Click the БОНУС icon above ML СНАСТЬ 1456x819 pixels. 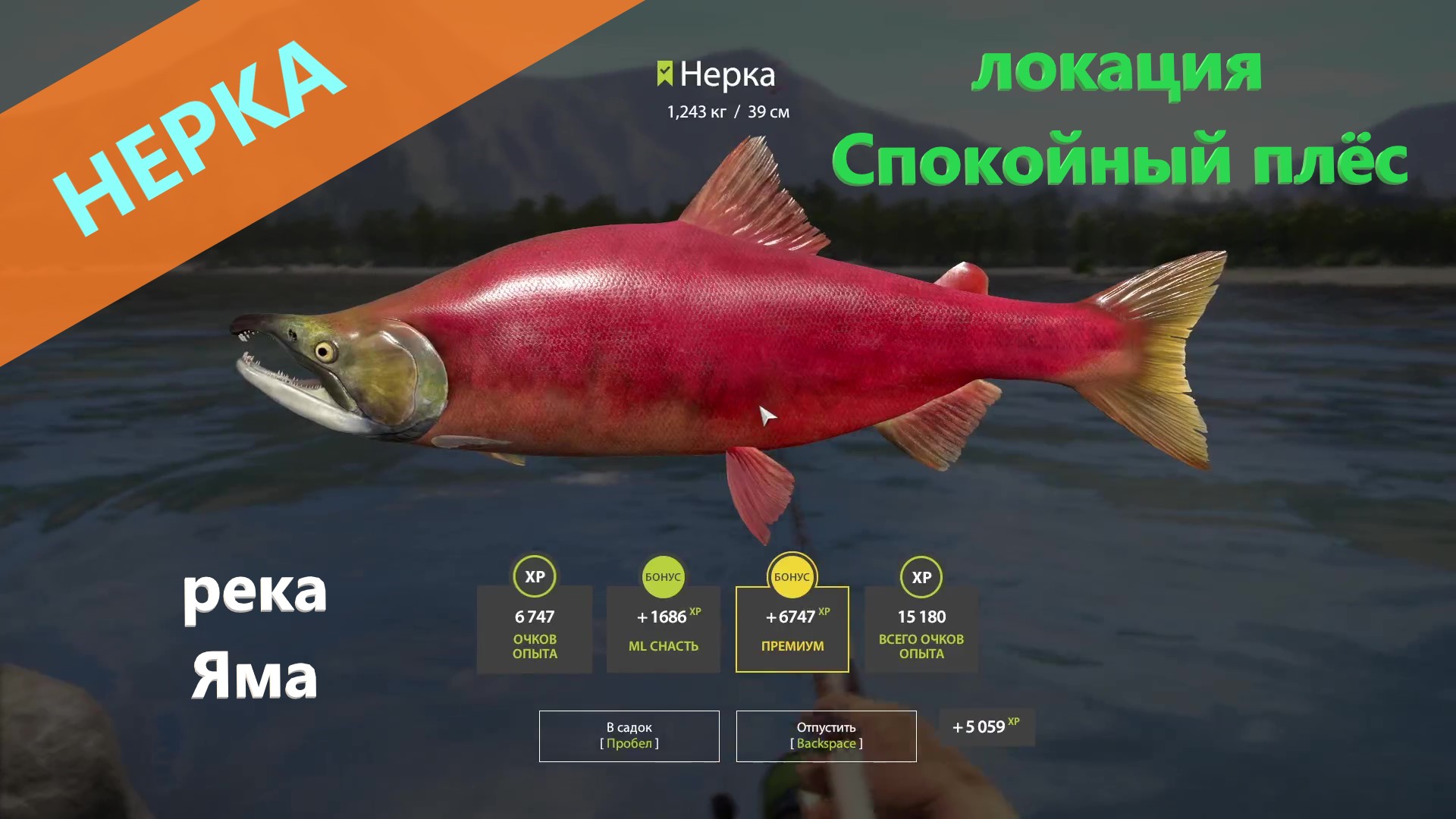(x=663, y=576)
